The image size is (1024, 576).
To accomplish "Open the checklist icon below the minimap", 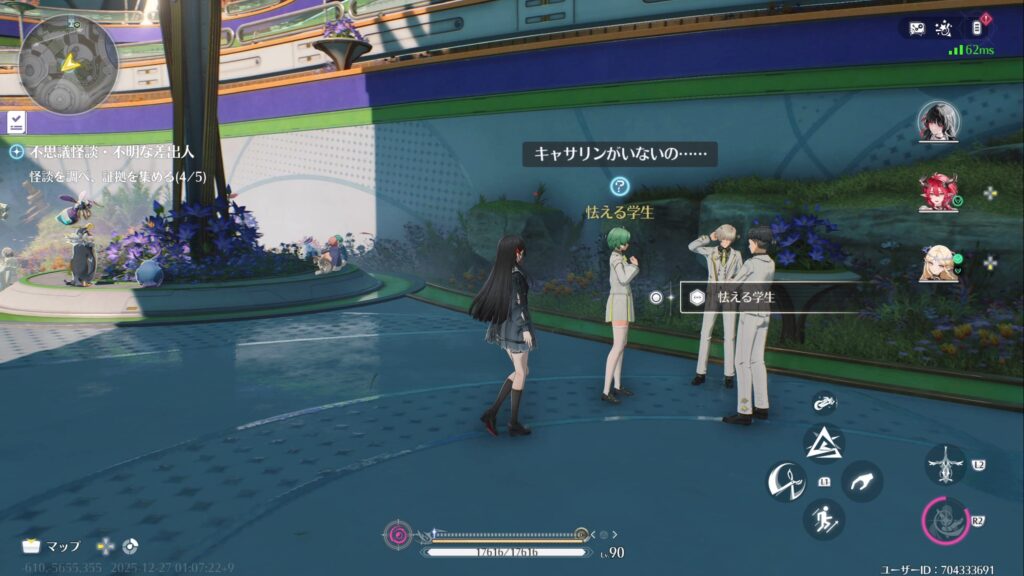I will point(17,122).
